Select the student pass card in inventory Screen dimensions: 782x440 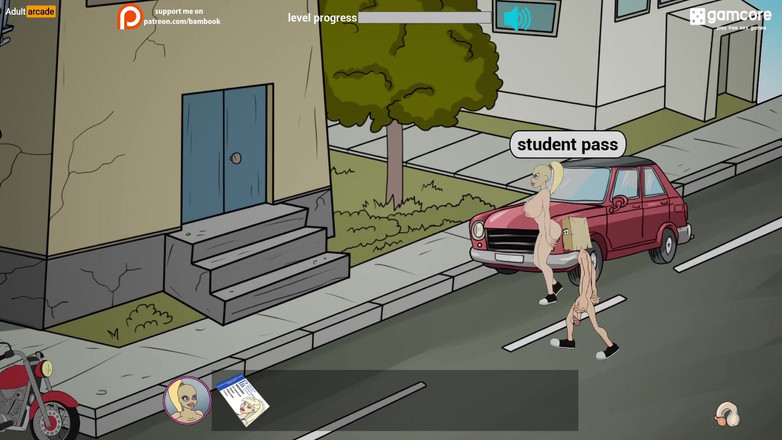(243, 400)
